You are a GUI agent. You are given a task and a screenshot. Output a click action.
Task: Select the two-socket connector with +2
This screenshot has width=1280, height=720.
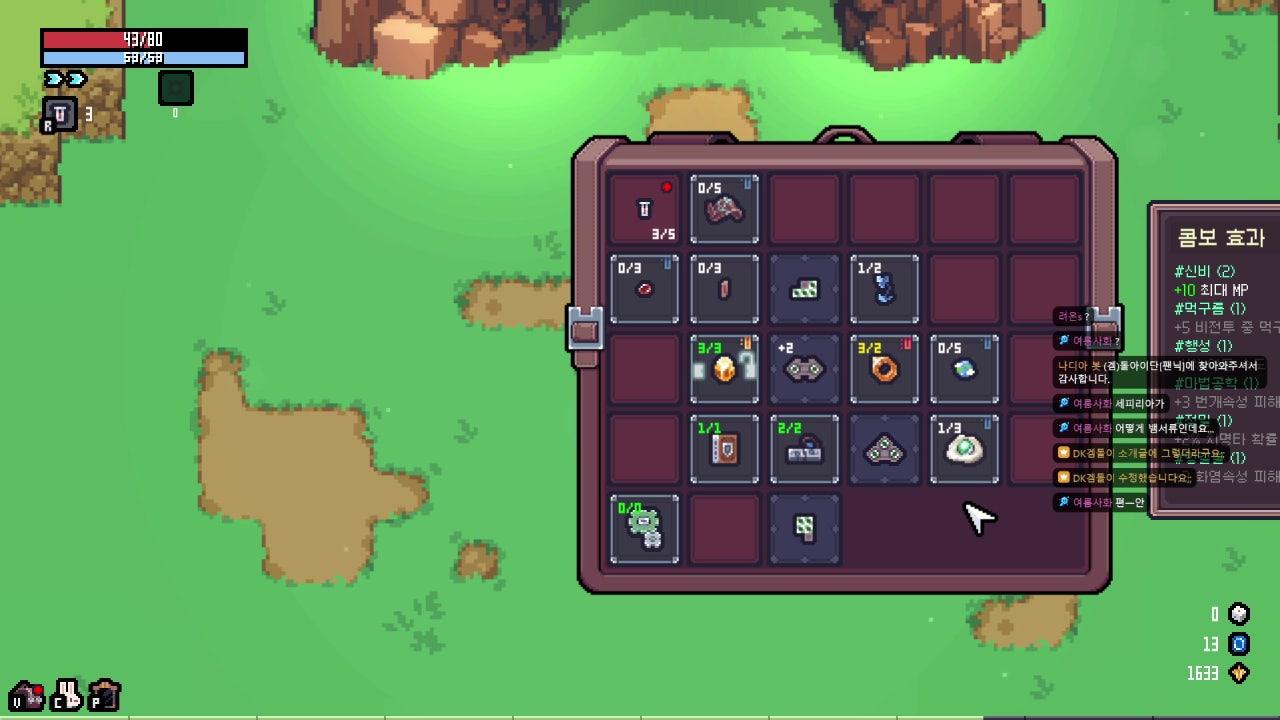pyautogui.click(x=804, y=369)
